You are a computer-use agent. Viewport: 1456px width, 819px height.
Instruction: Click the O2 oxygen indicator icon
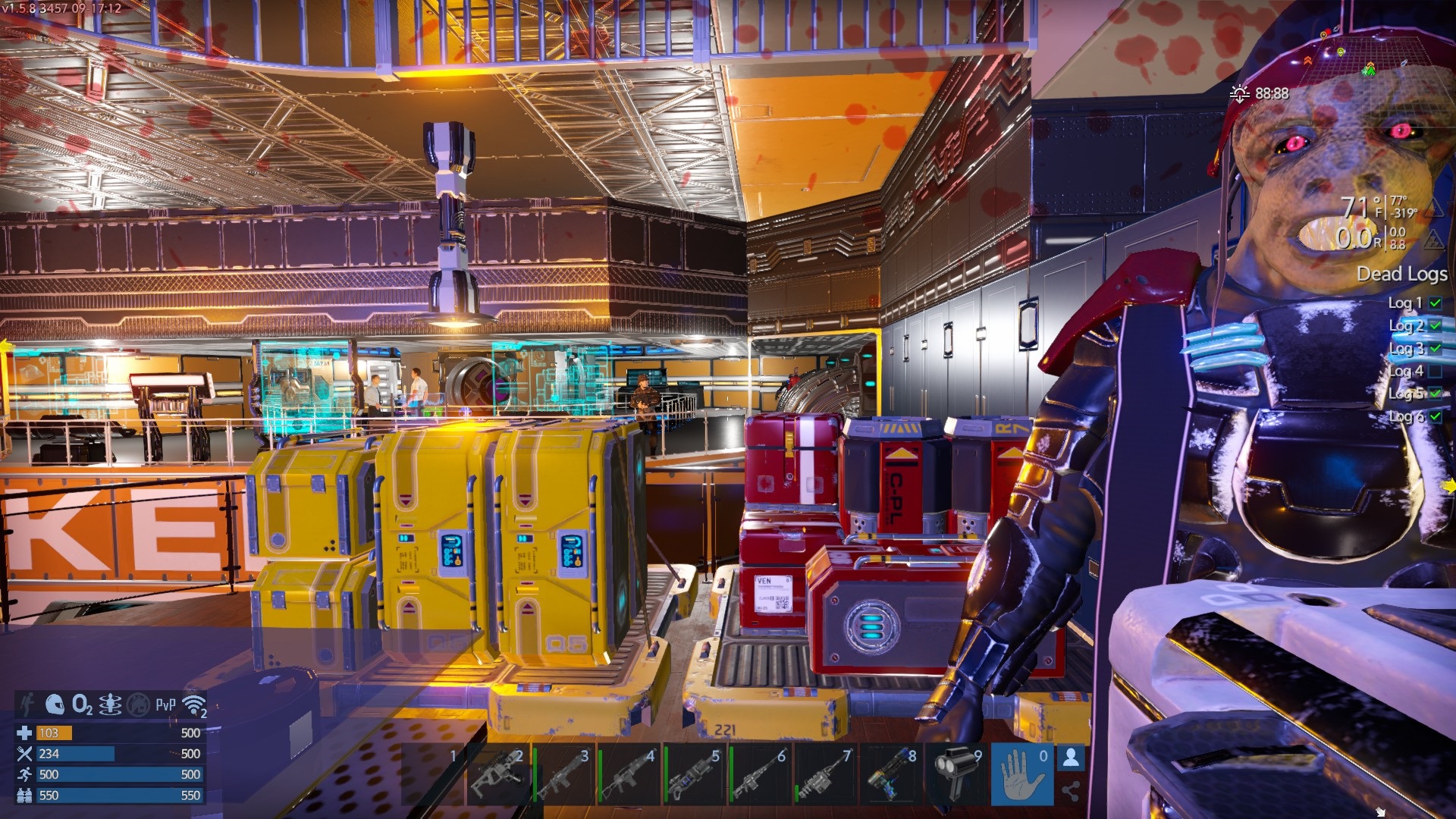(82, 704)
